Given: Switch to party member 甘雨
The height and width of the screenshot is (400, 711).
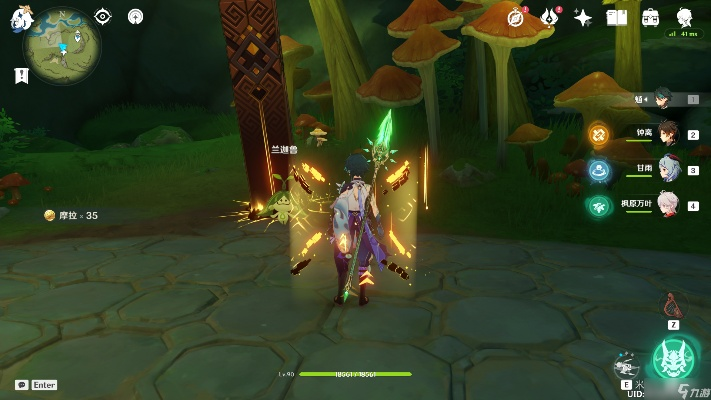Looking at the screenshot, I should click(x=668, y=170).
